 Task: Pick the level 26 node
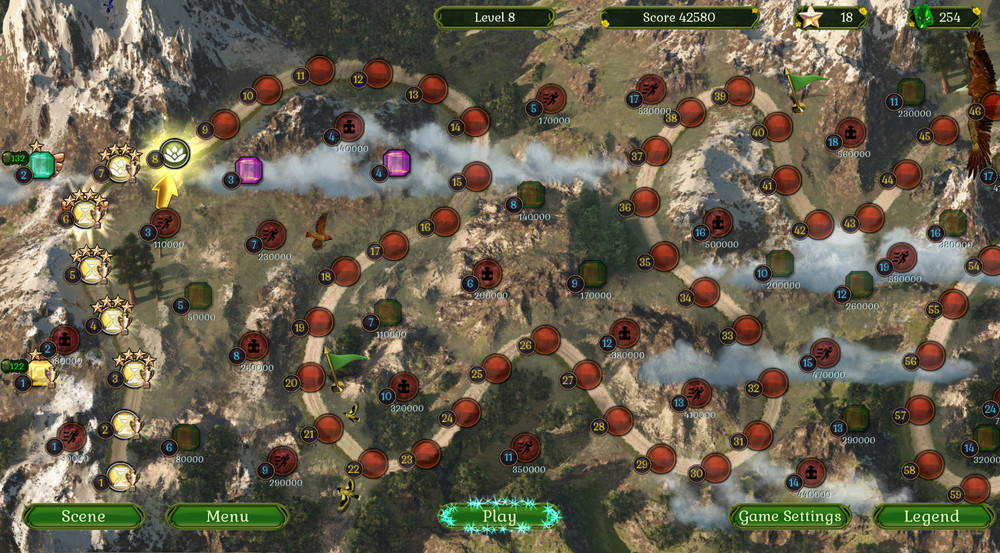pos(545,340)
